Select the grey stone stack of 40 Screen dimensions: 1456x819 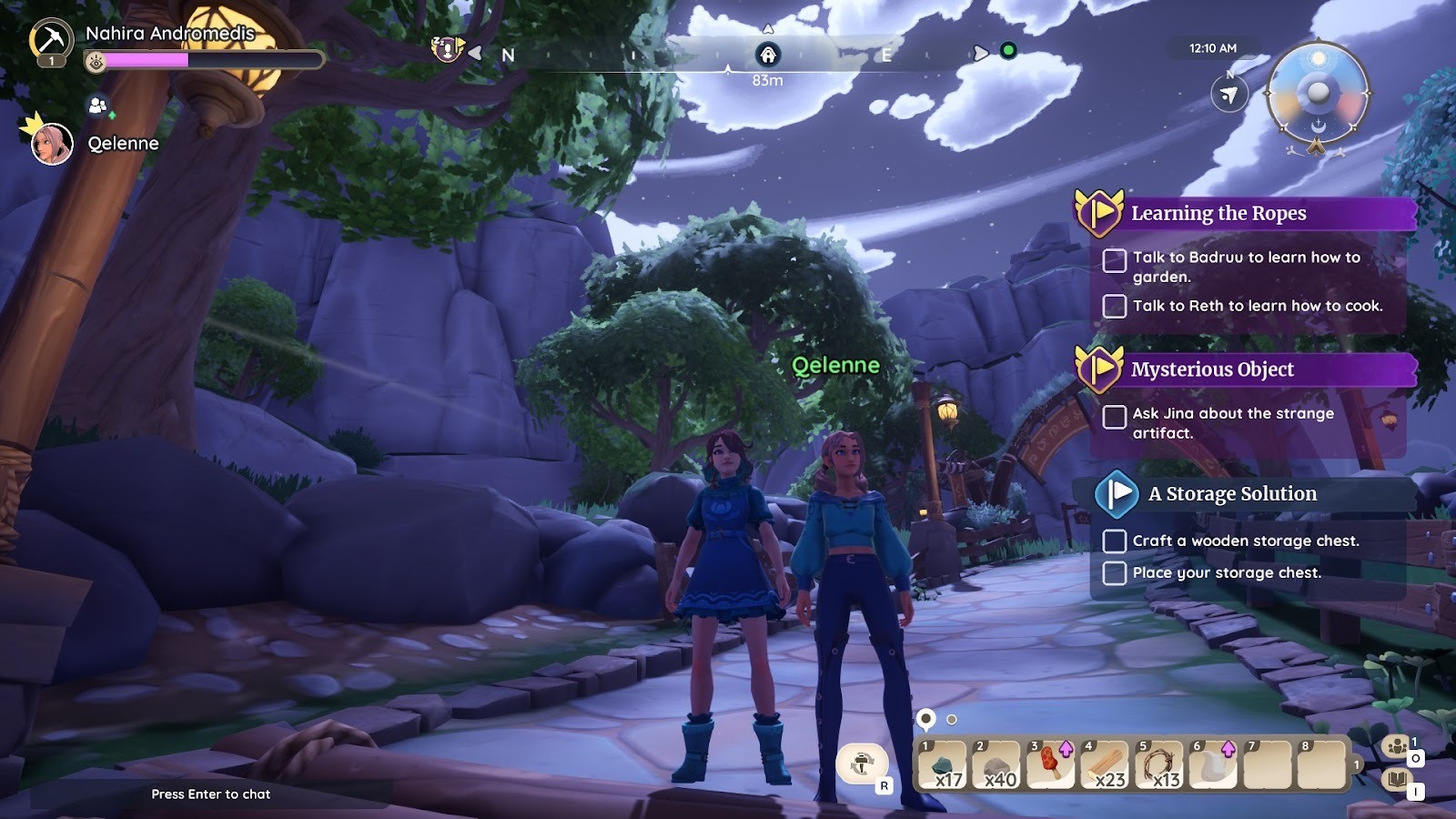click(996, 764)
